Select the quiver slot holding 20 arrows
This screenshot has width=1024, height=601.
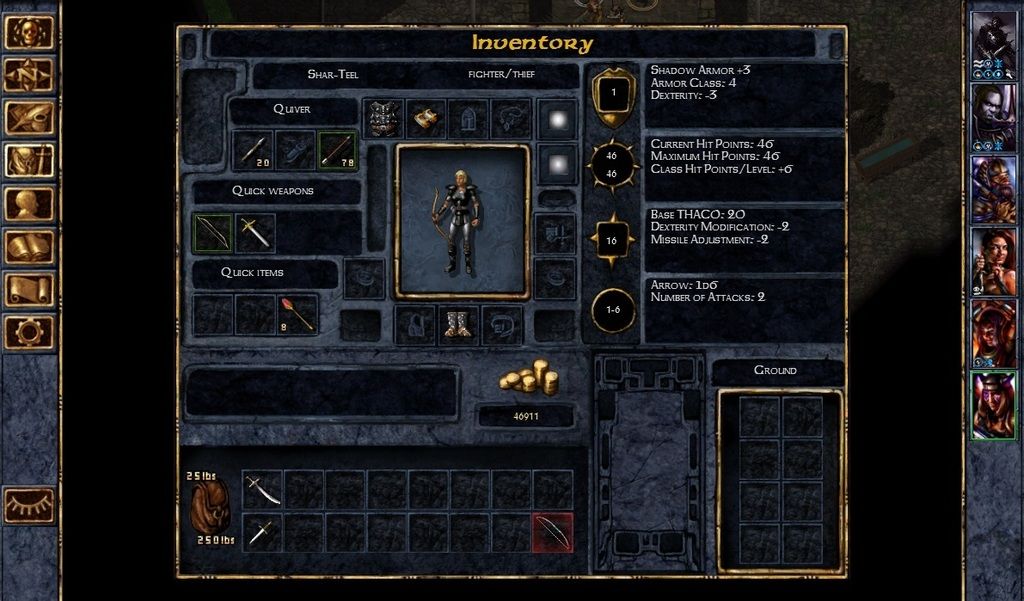(x=254, y=150)
